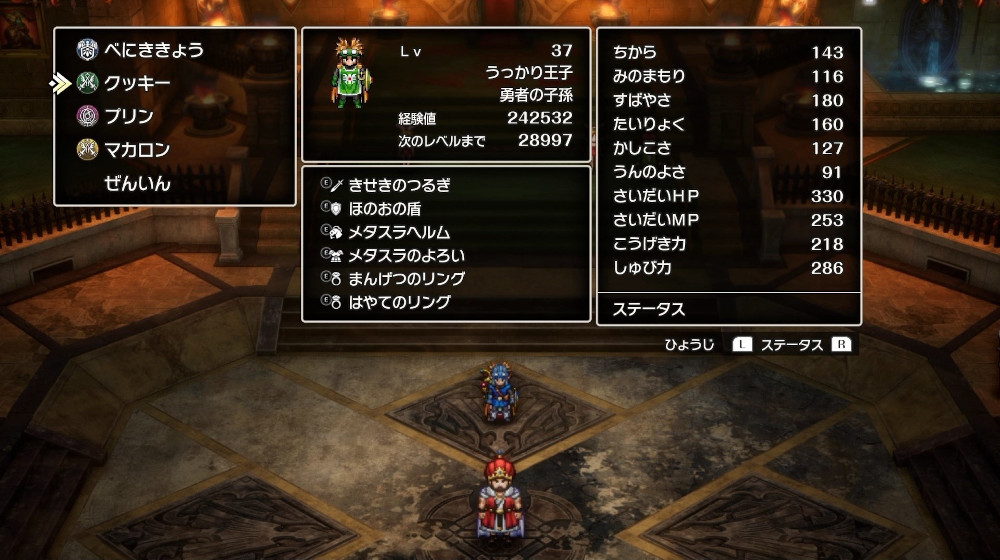Pick マカロン in the party menu

click(137, 150)
